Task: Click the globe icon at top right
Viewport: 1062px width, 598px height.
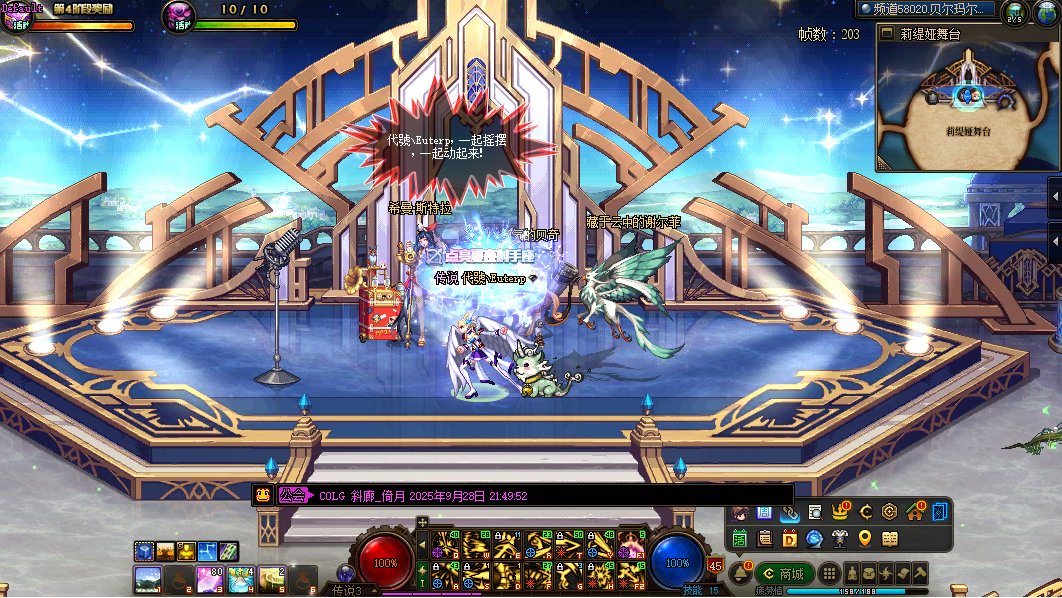Action: coord(1046,12)
